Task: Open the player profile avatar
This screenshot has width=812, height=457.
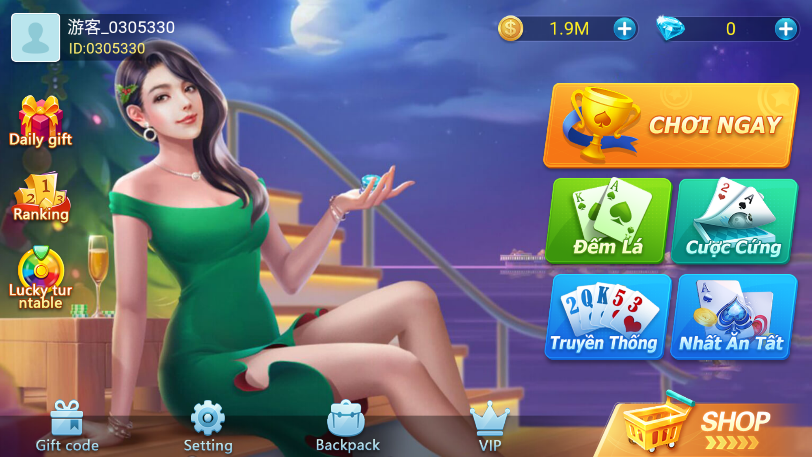Action: [x=35, y=36]
